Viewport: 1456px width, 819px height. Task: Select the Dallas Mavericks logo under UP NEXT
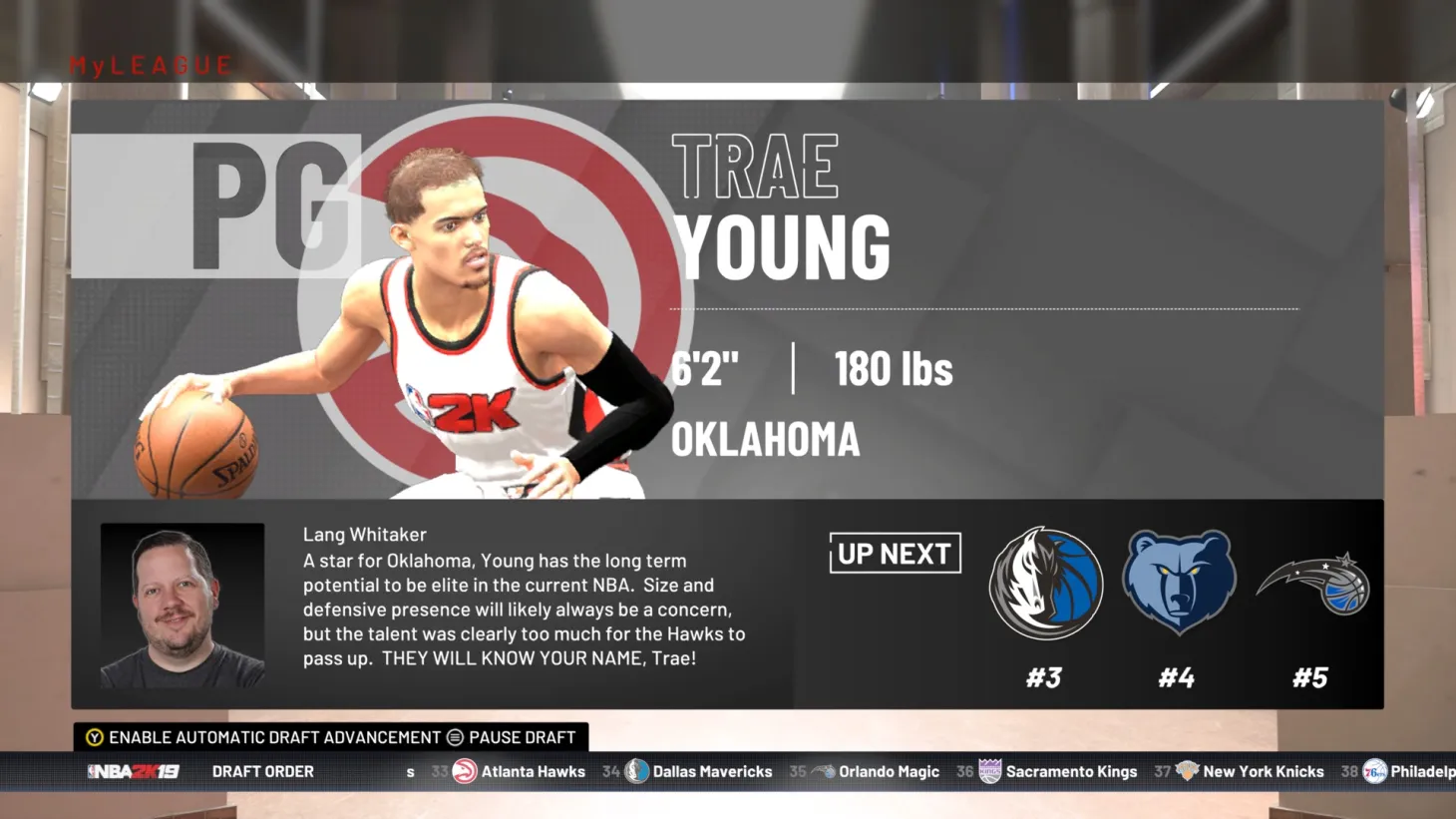coord(1045,584)
